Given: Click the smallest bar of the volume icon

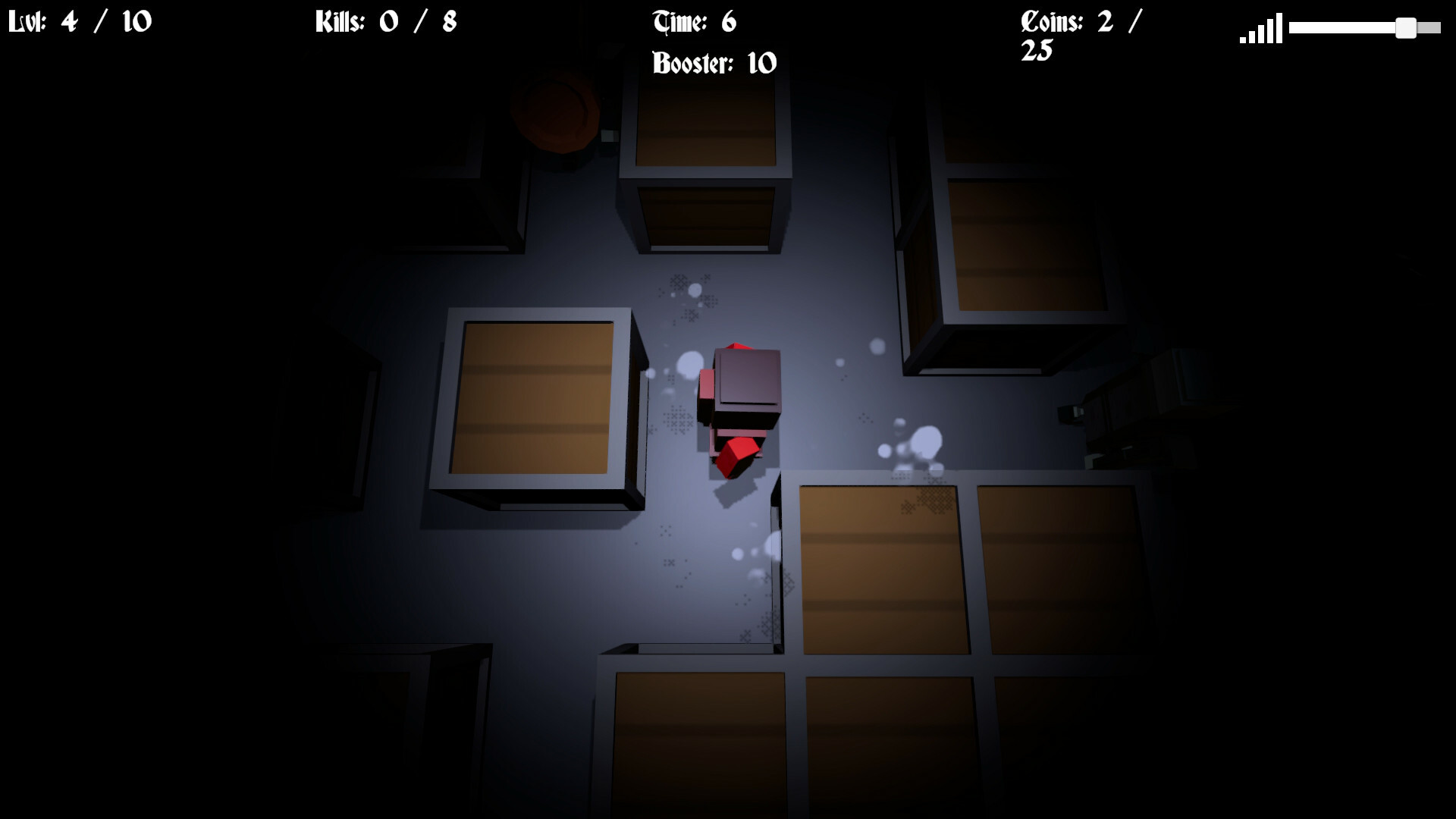Looking at the screenshot, I should click(x=1242, y=40).
